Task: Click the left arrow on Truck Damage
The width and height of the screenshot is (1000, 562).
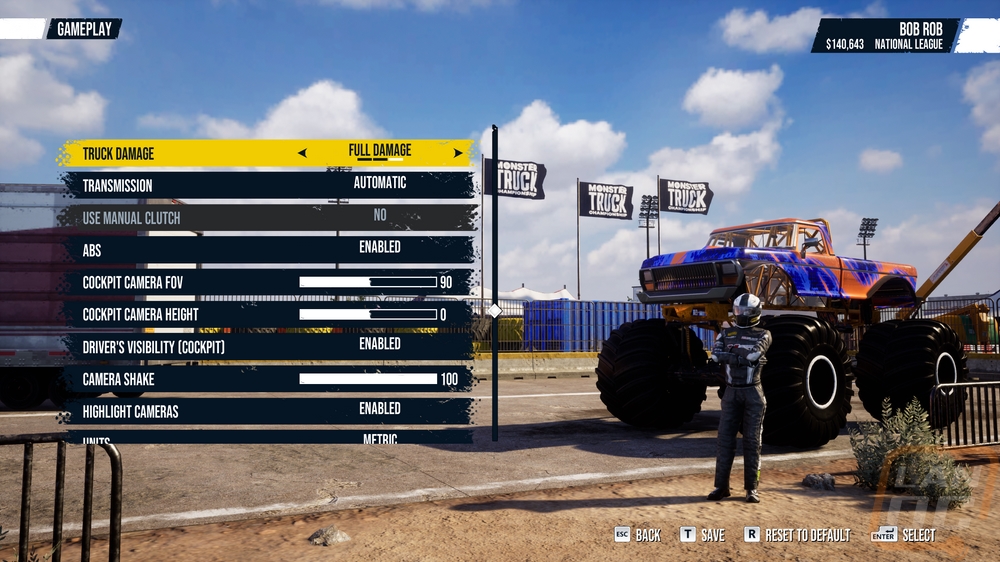Action: point(302,154)
